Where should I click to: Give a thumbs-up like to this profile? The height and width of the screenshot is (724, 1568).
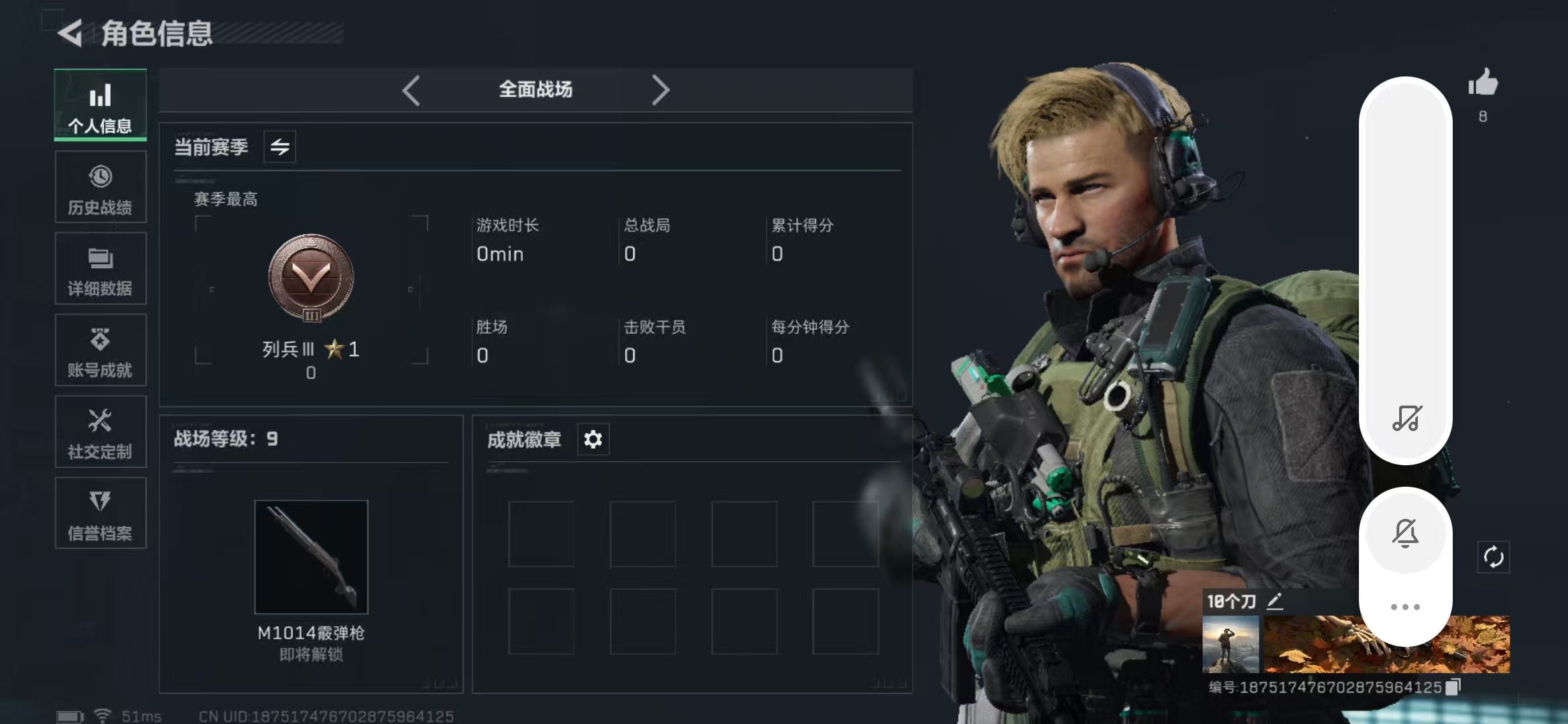[x=1483, y=84]
